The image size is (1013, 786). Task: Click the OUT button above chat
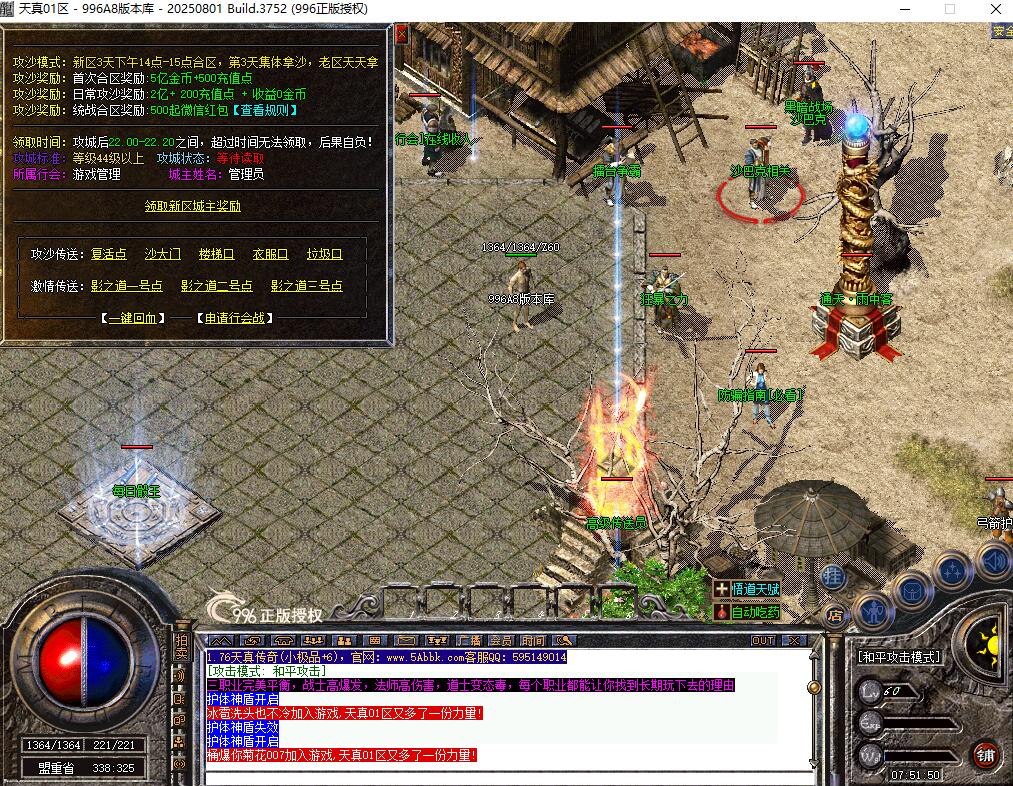(763, 641)
